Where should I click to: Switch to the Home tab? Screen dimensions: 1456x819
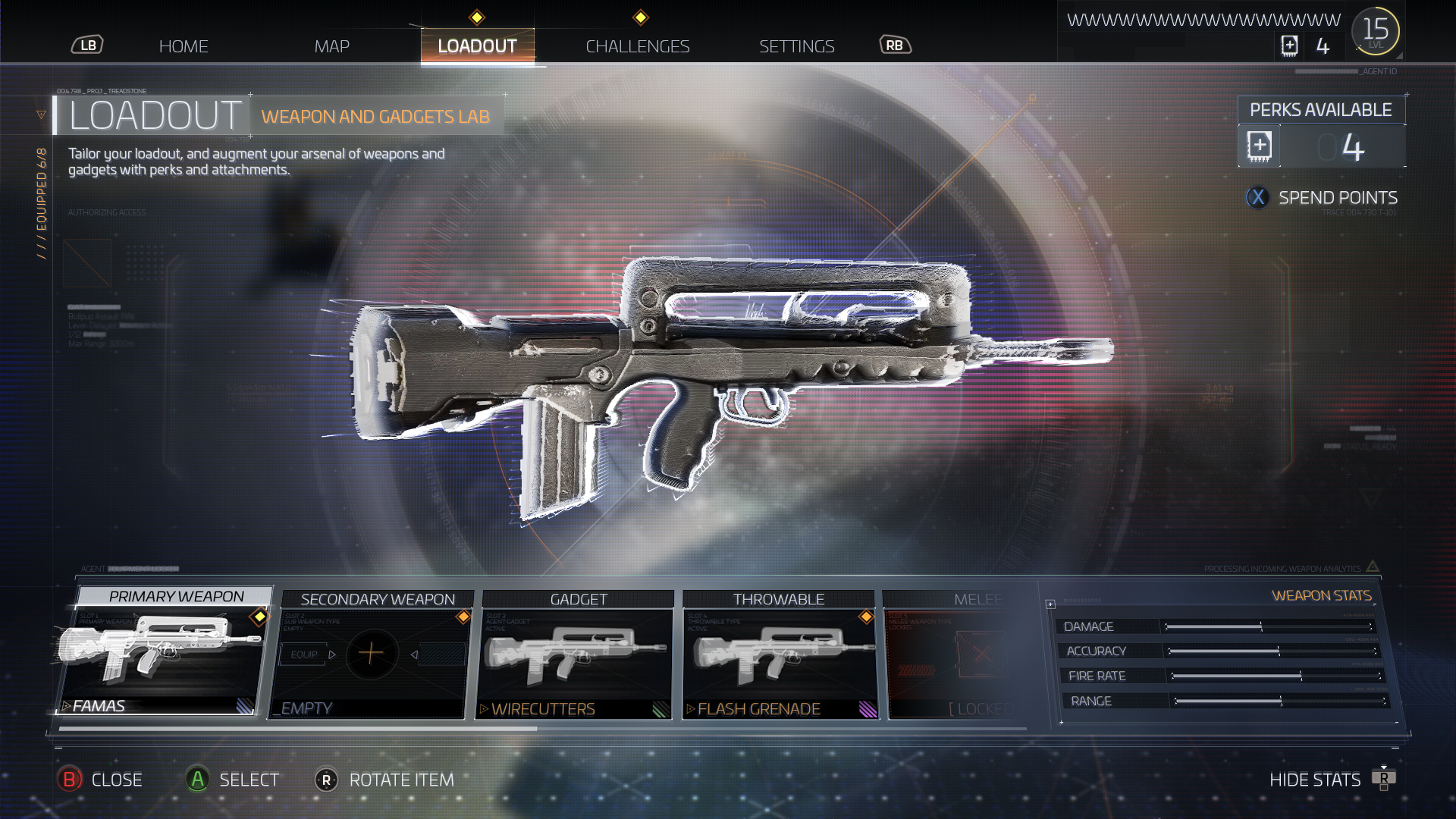(x=184, y=46)
